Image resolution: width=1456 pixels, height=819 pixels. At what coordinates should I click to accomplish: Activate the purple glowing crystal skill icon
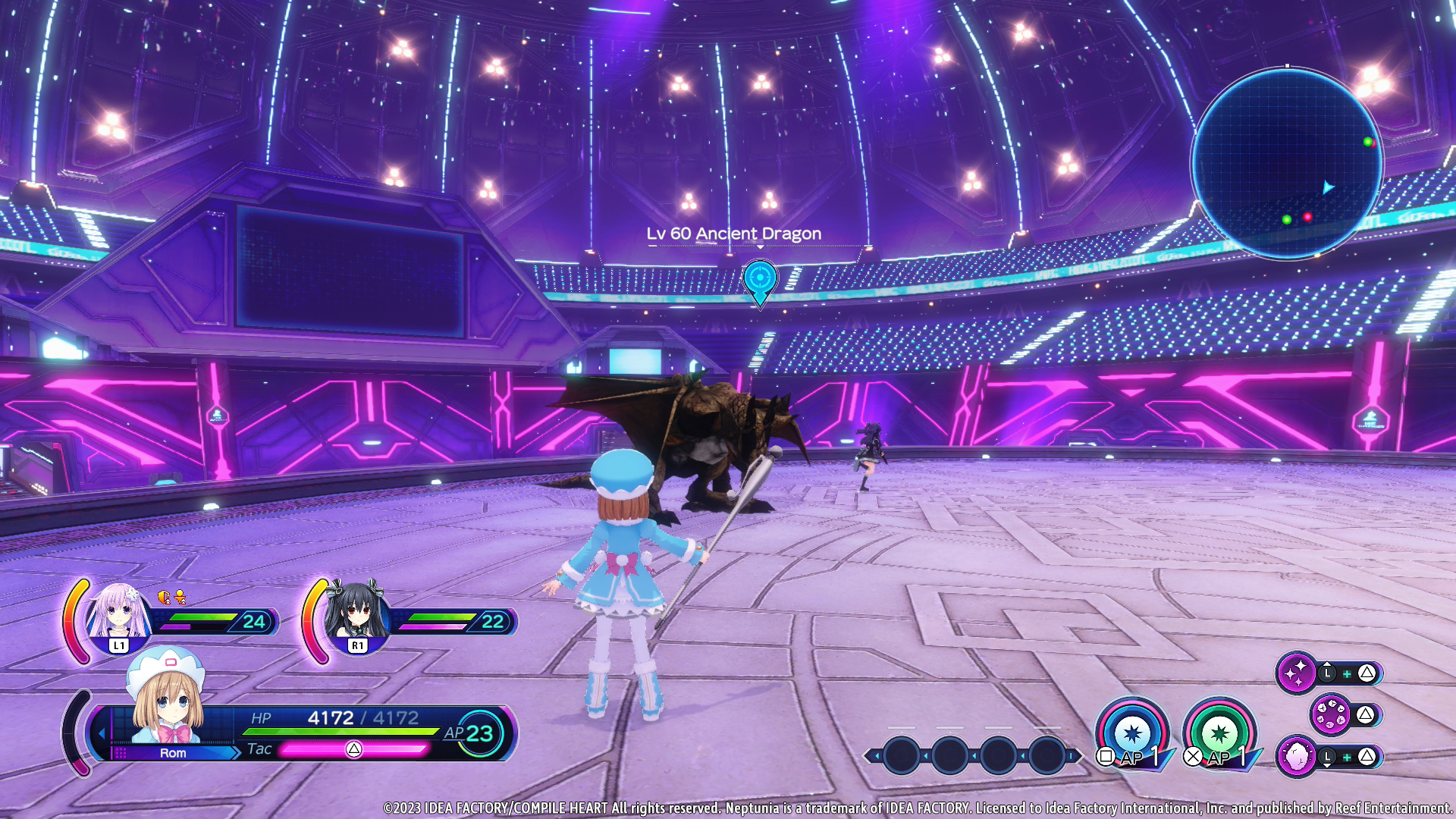coord(1297,756)
